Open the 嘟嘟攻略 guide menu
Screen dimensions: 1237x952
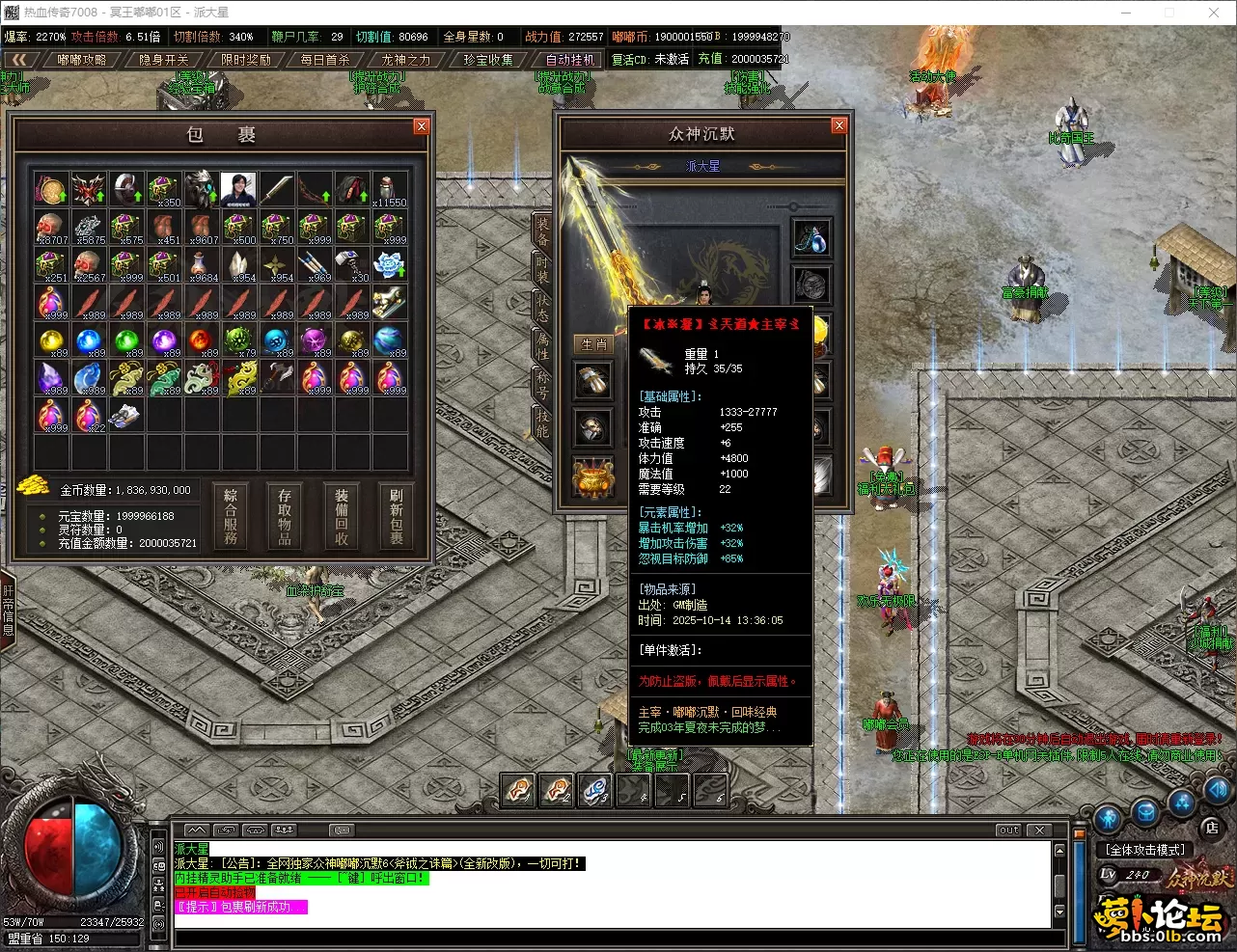(x=82, y=60)
